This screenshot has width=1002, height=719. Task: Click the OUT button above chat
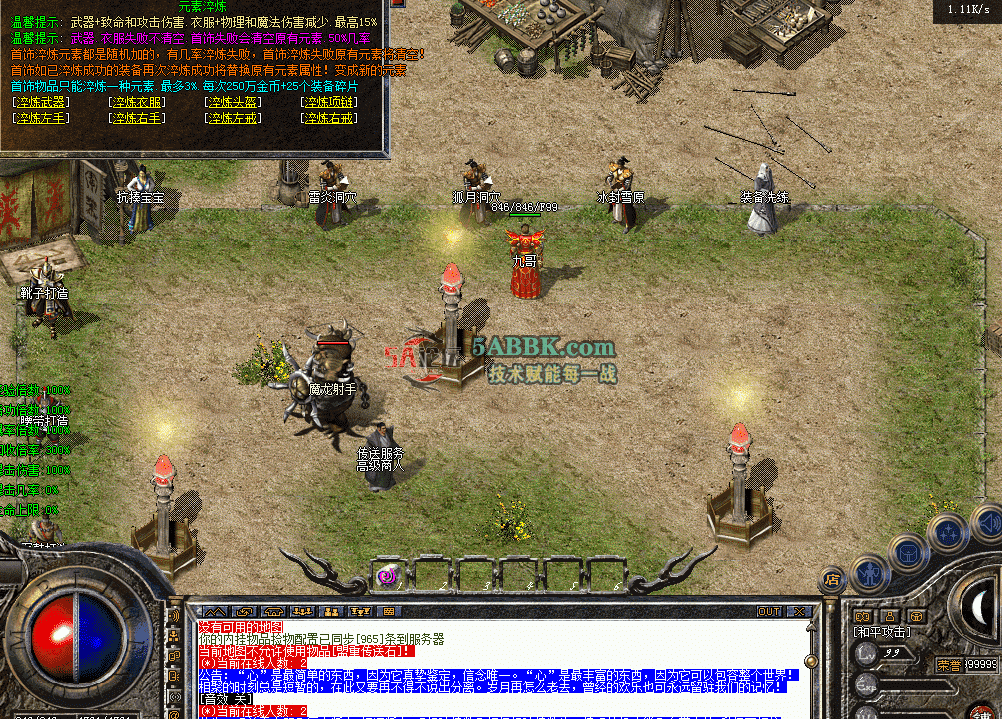(768, 611)
